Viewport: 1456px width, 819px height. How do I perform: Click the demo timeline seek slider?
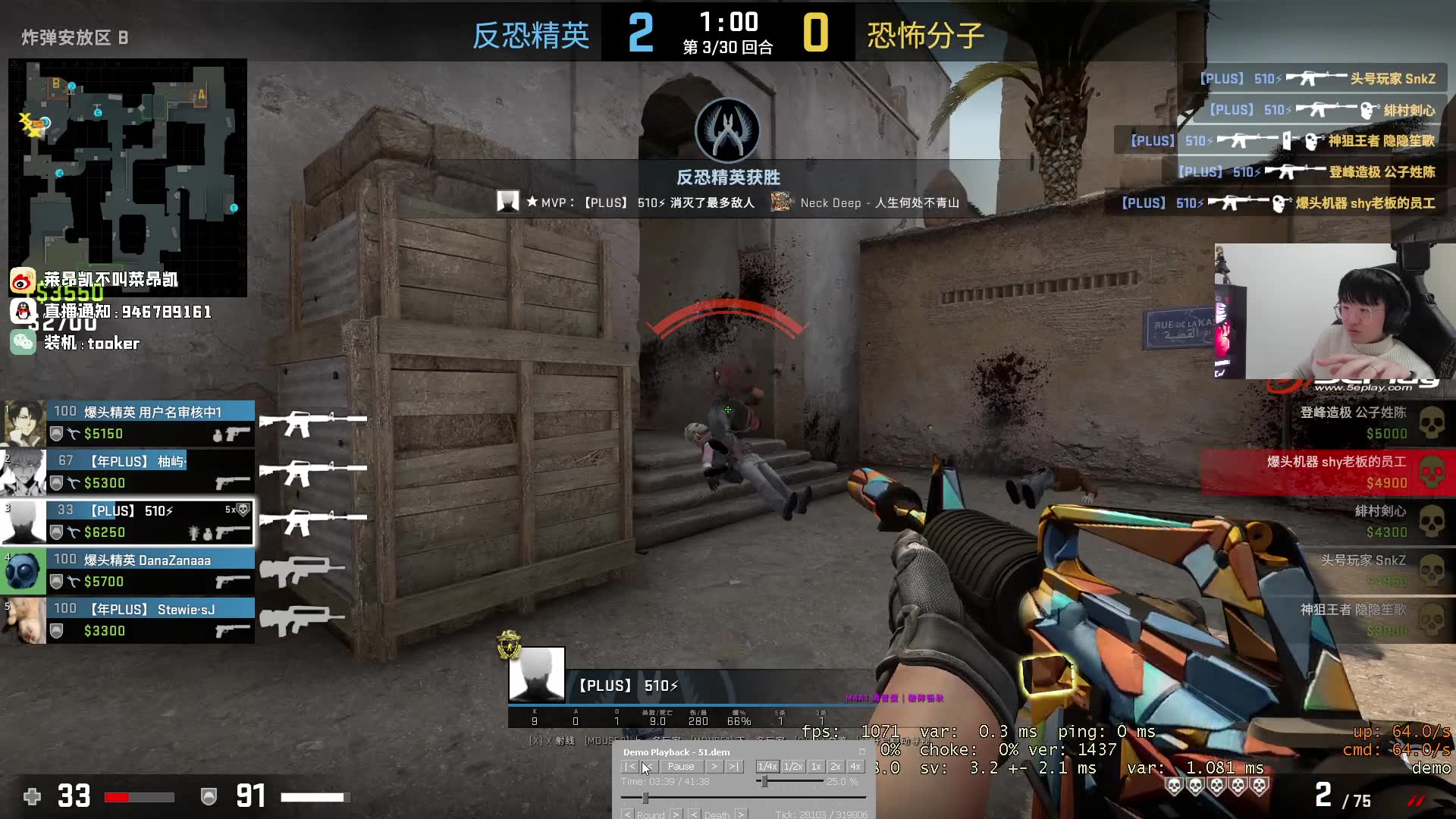click(x=645, y=799)
